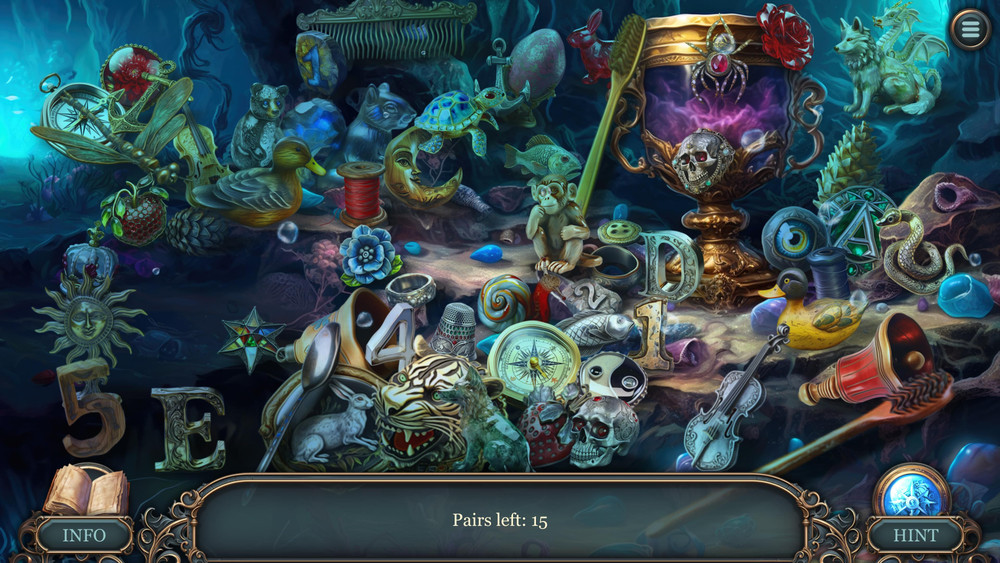Open the book icon above INFO

tap(88, 491)
